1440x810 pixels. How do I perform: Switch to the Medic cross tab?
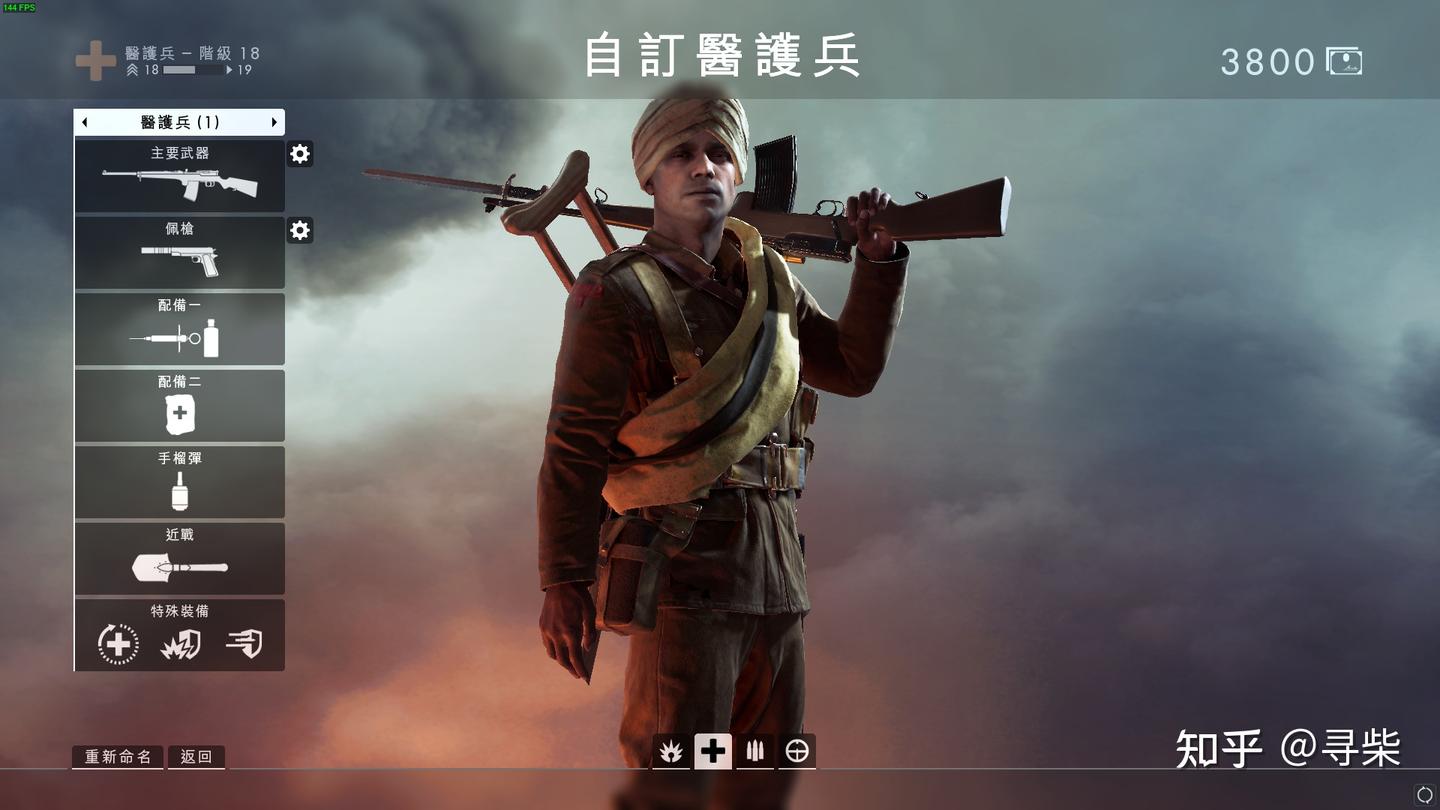coord(713,751)
